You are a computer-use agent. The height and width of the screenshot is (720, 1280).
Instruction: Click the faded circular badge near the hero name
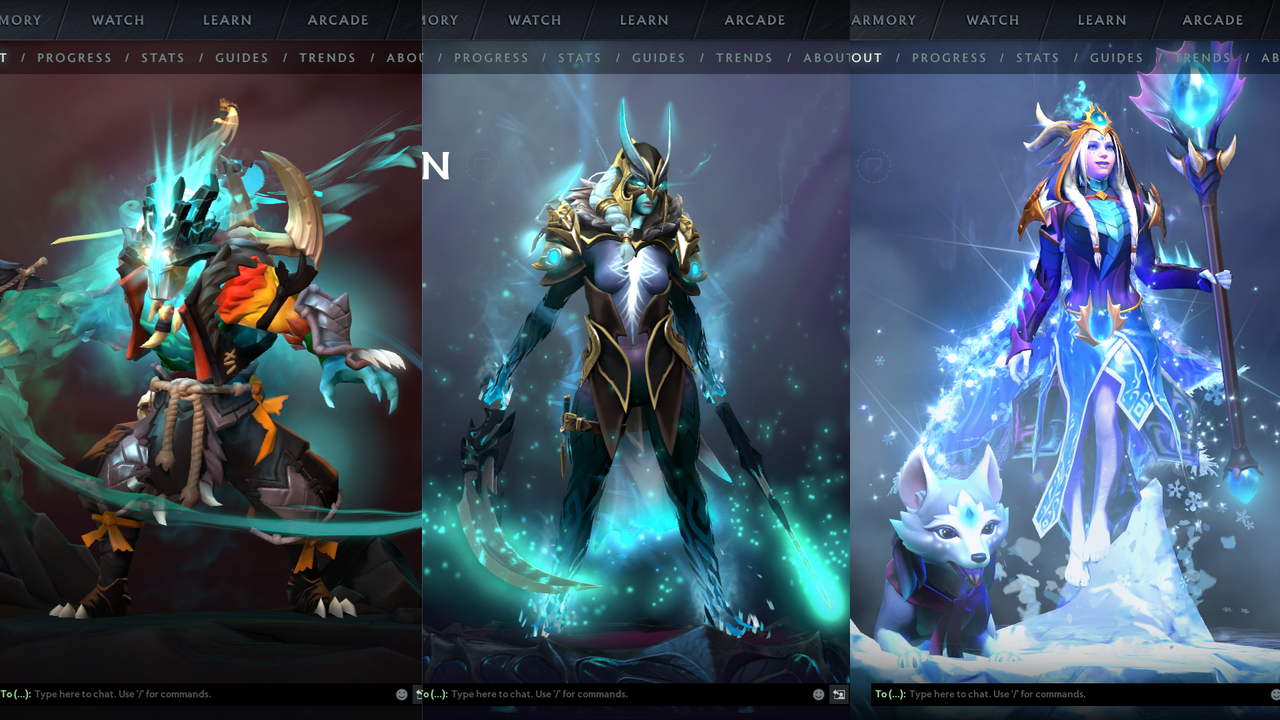[x=873, y=166]
